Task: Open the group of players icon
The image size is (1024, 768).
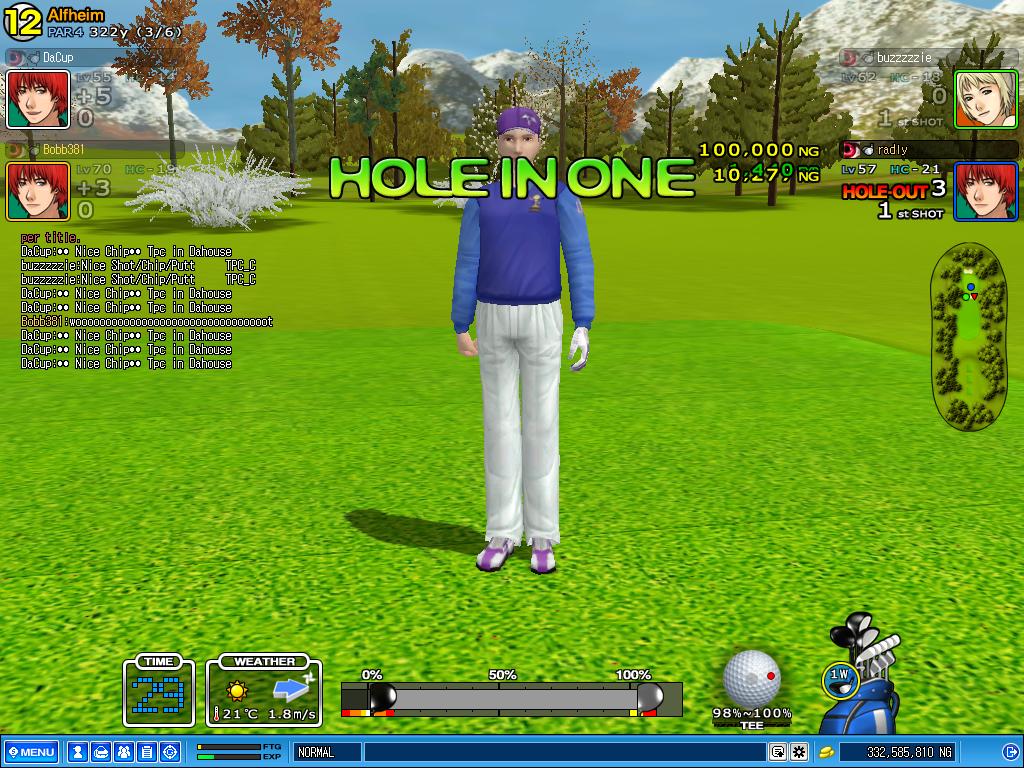Action: click(123, 752)
